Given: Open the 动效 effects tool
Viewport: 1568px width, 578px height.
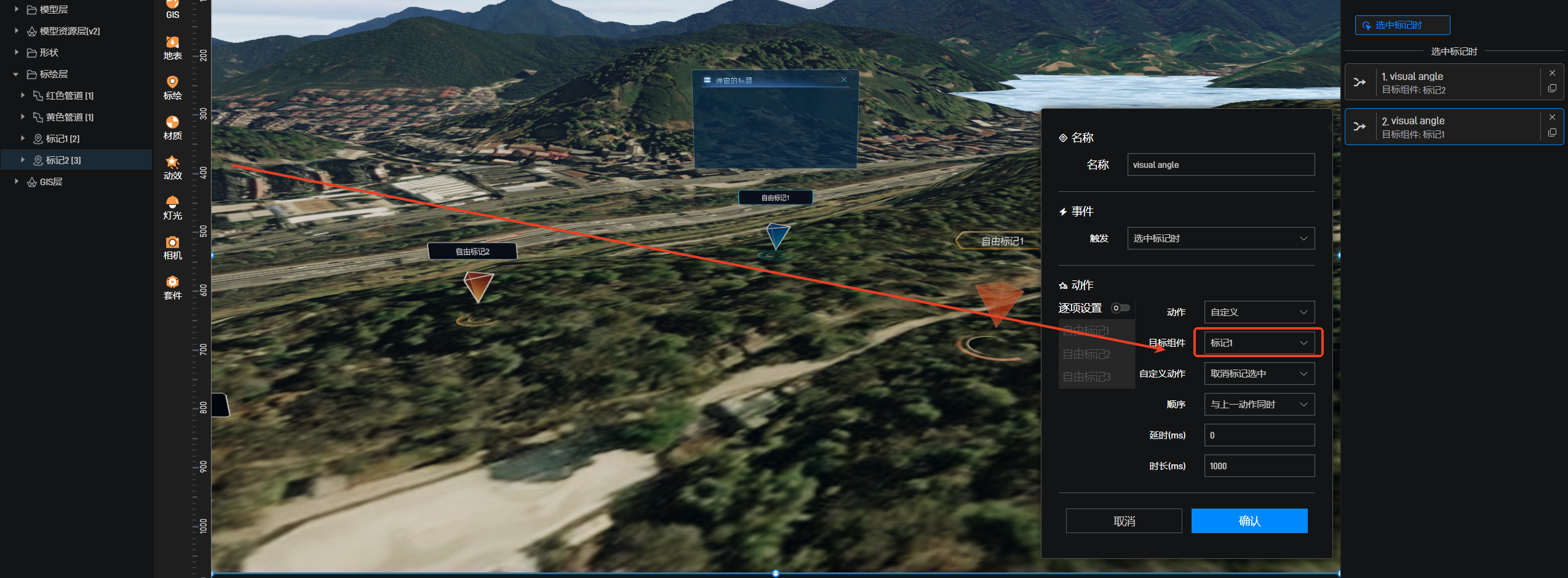Looking at the screenshot, I should tap(172, 168).
